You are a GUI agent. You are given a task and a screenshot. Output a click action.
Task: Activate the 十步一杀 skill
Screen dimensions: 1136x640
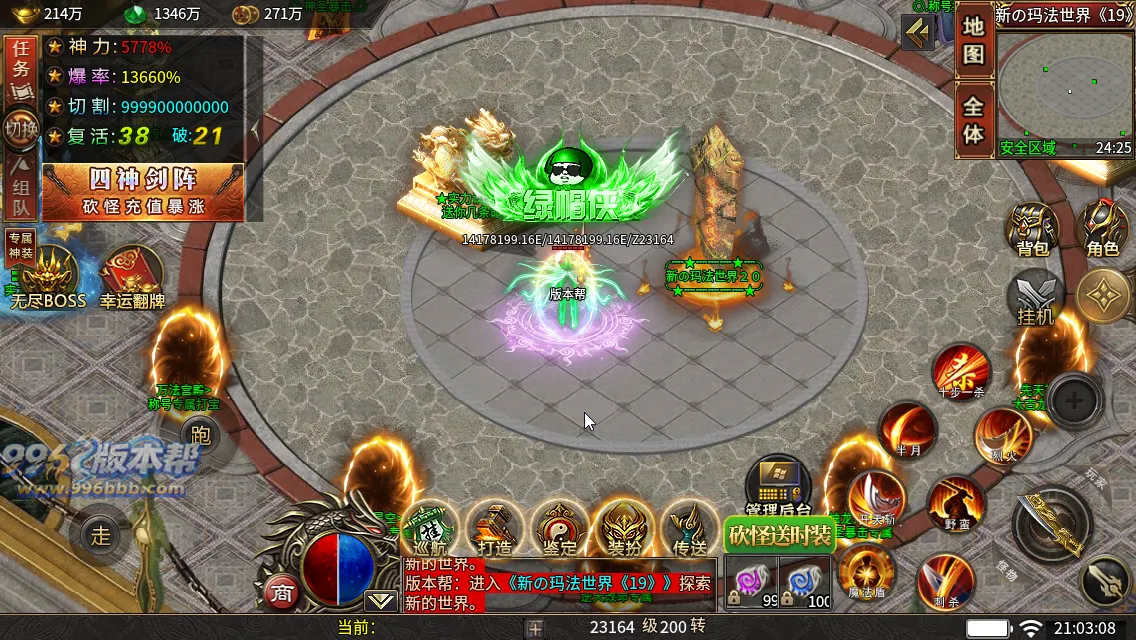point(961,372)
